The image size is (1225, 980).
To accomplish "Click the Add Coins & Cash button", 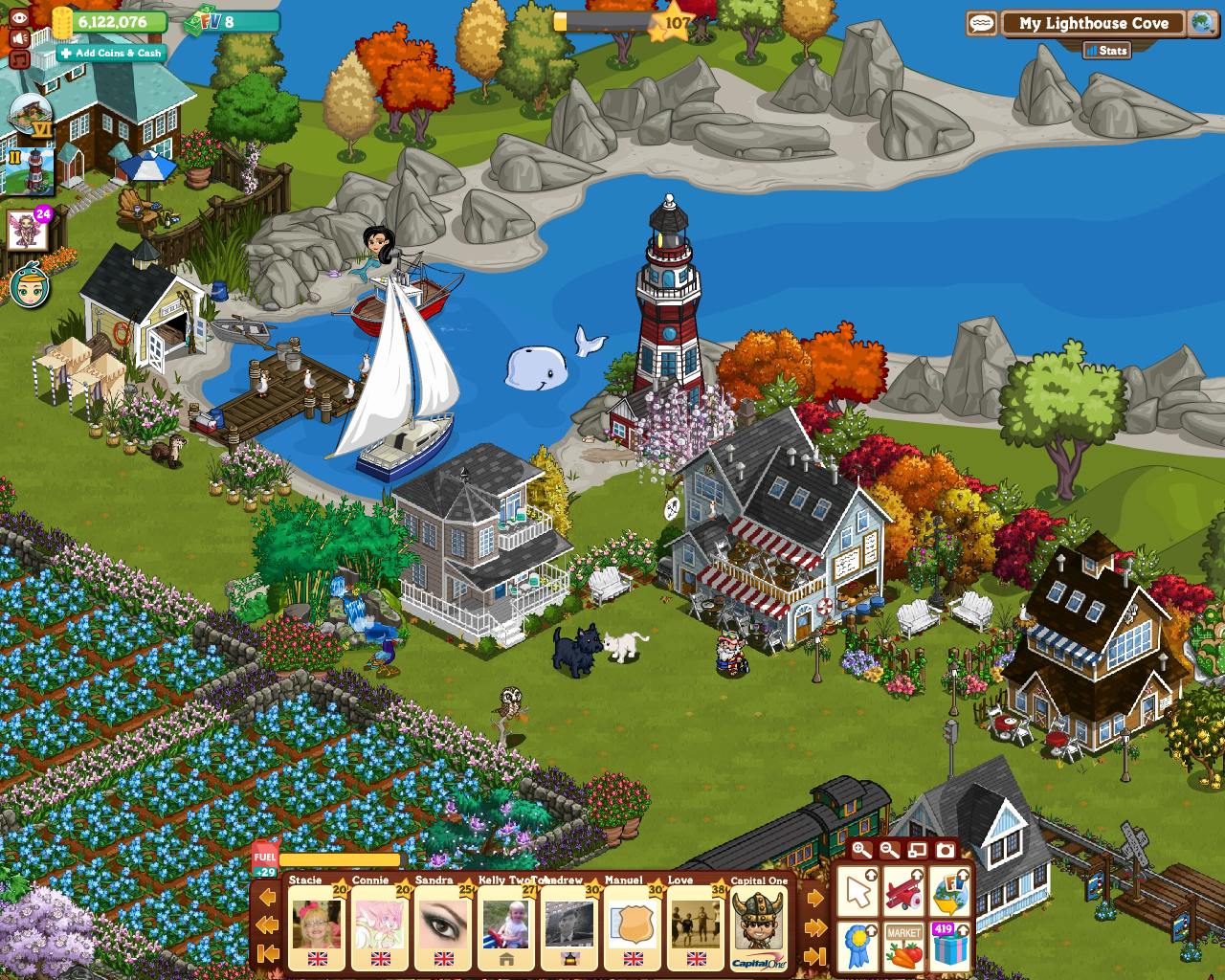I will pyautogui.click(x=111, y=54).
